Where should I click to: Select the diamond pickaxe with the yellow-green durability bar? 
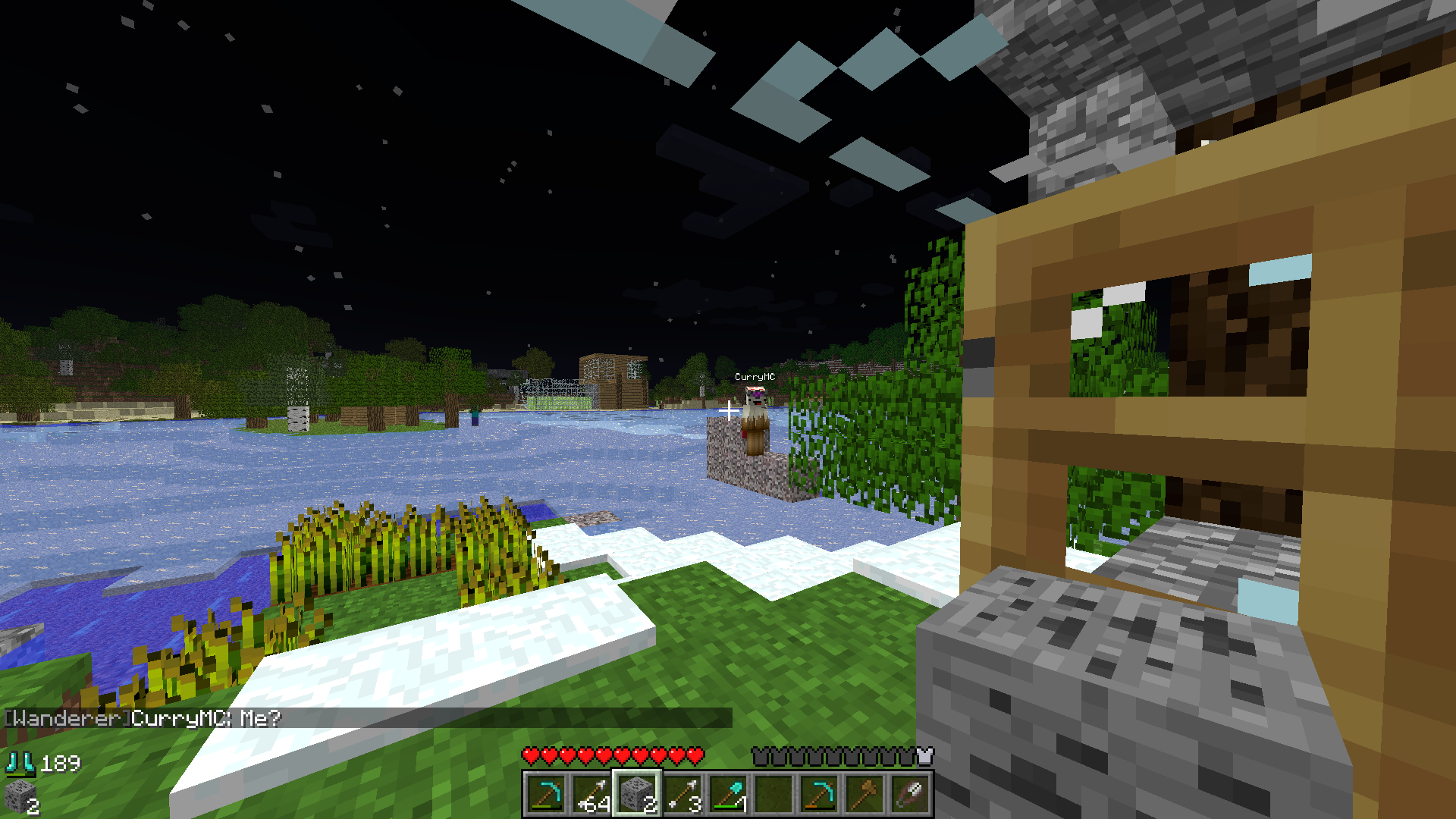tap(546, 793)
